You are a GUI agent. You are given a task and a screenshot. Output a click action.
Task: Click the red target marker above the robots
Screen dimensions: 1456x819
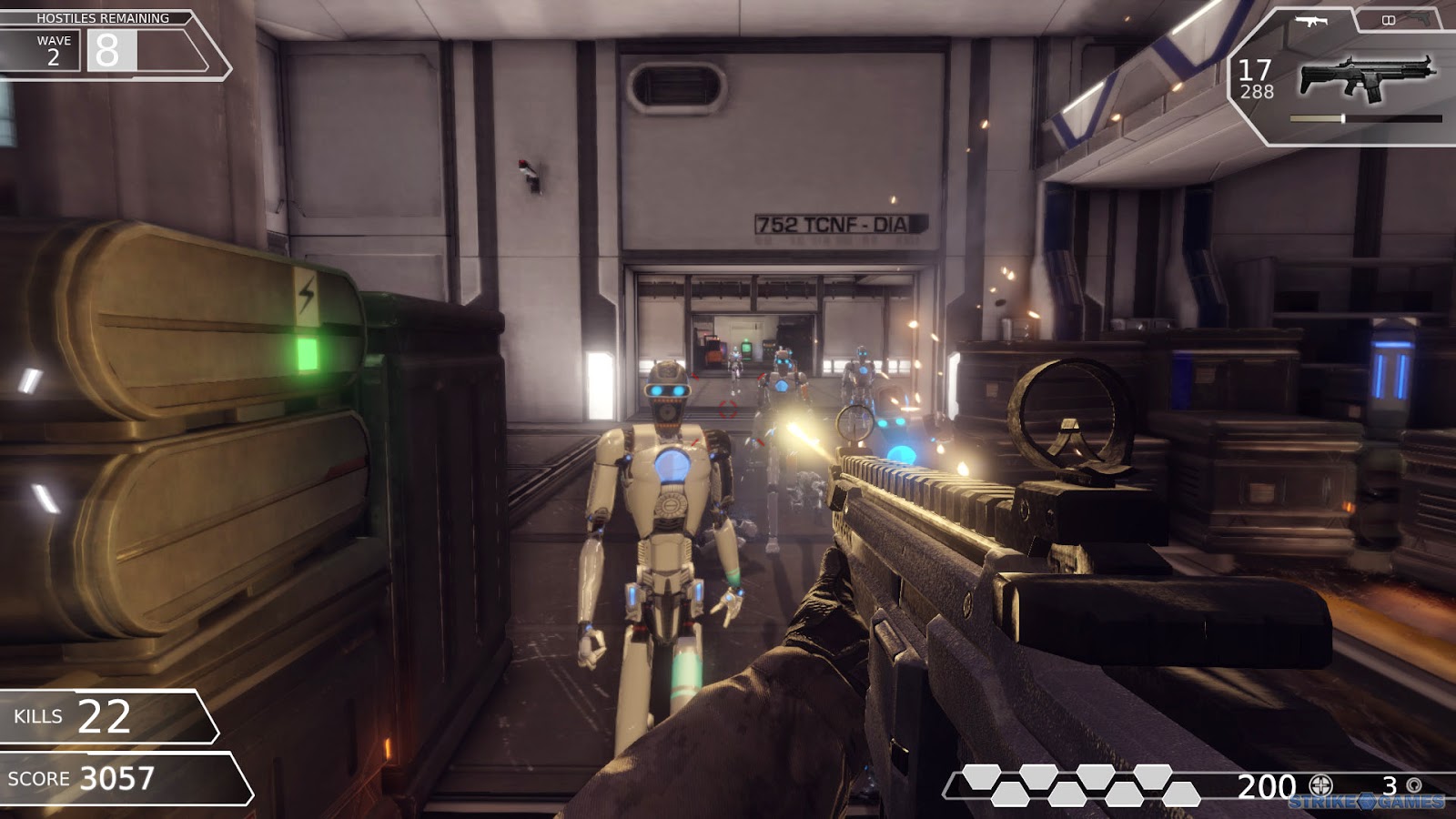[x=728, y=409]
